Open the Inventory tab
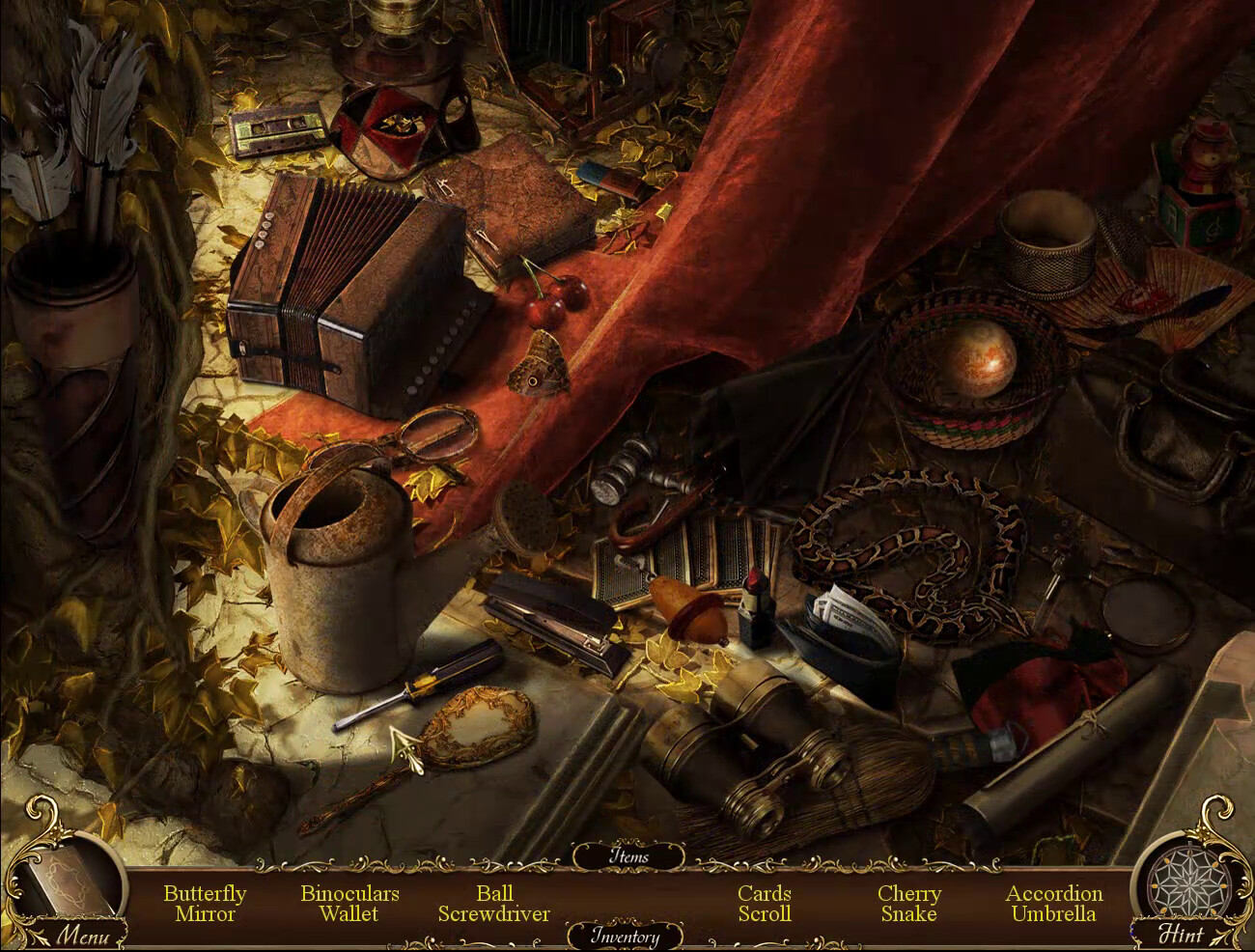Image resolution: width=1255 pixels, height=952 pixels. click(x=625, y=936)
